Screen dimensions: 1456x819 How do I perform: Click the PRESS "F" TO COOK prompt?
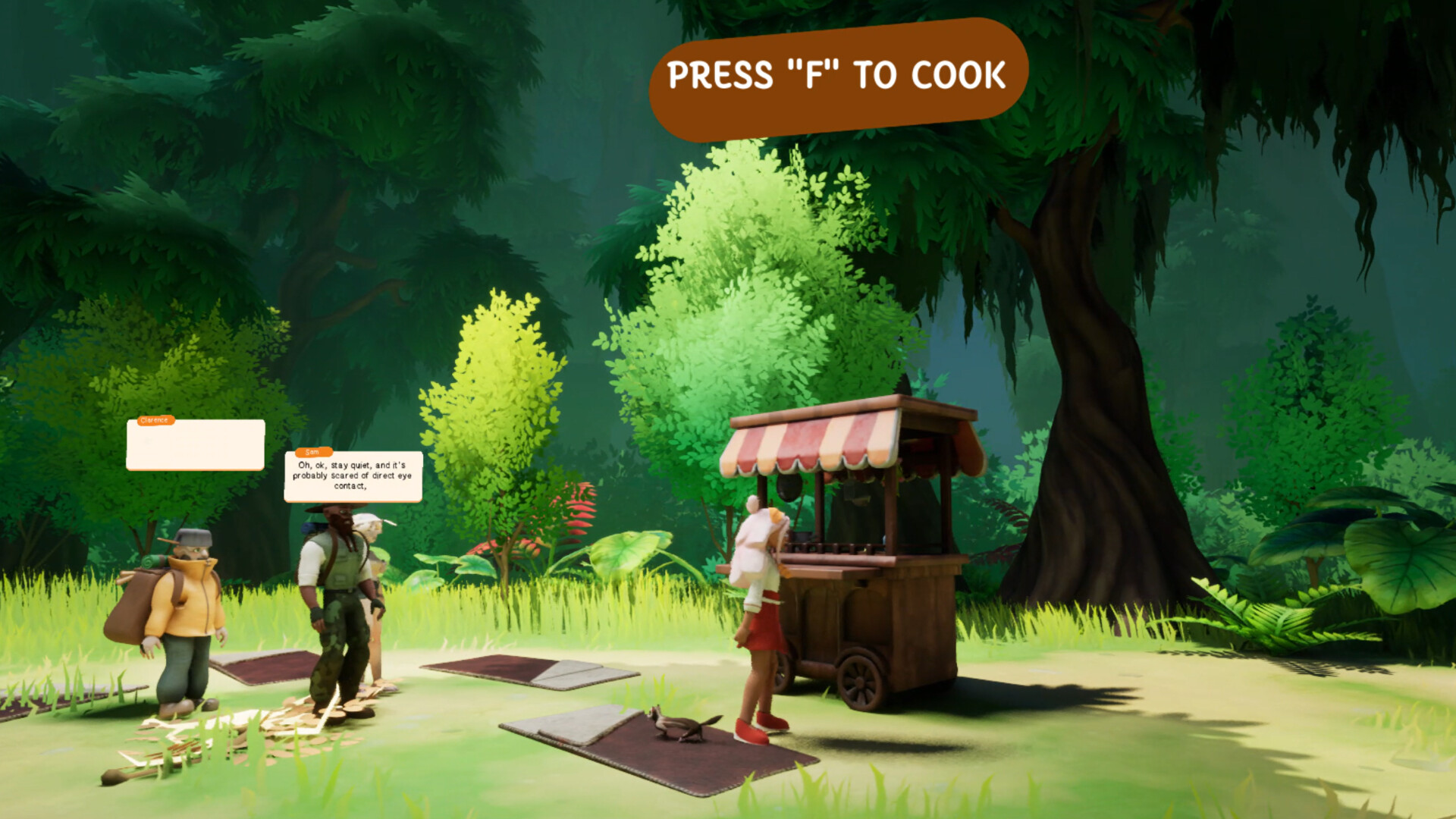click(x=834, y=72)
